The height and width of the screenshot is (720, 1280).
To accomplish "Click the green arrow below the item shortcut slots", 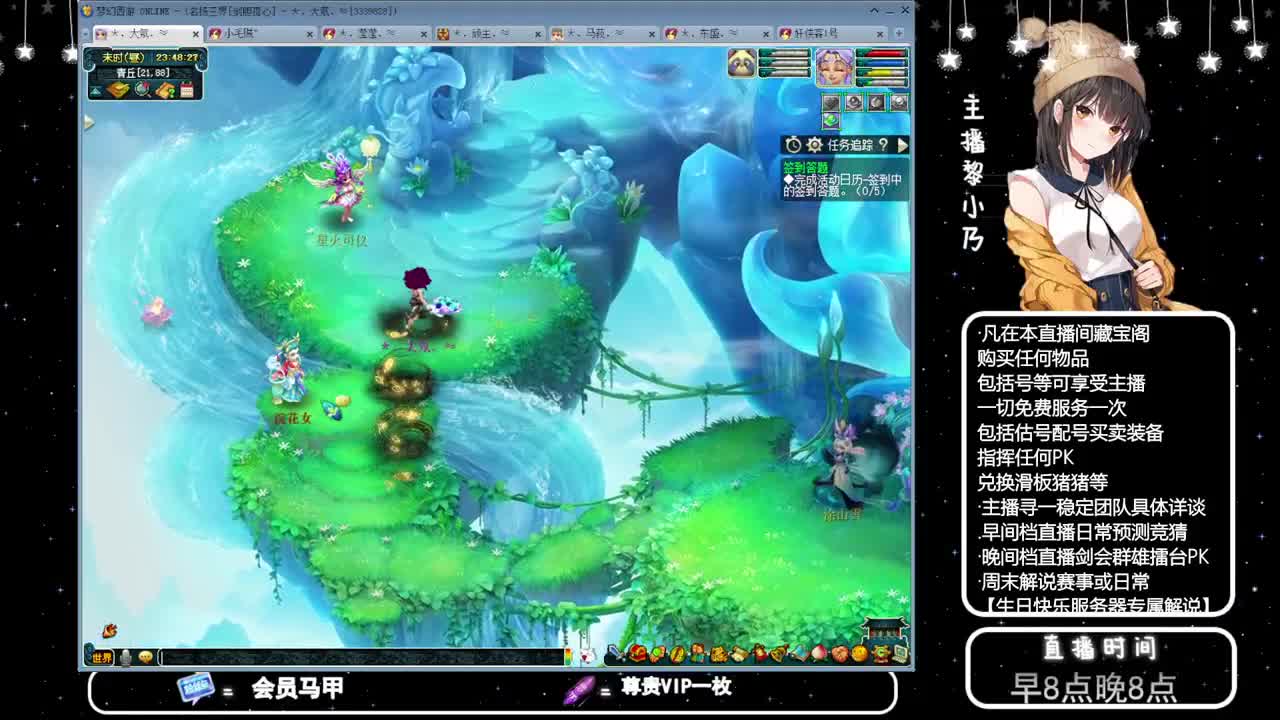I will [x=830, y=122].
